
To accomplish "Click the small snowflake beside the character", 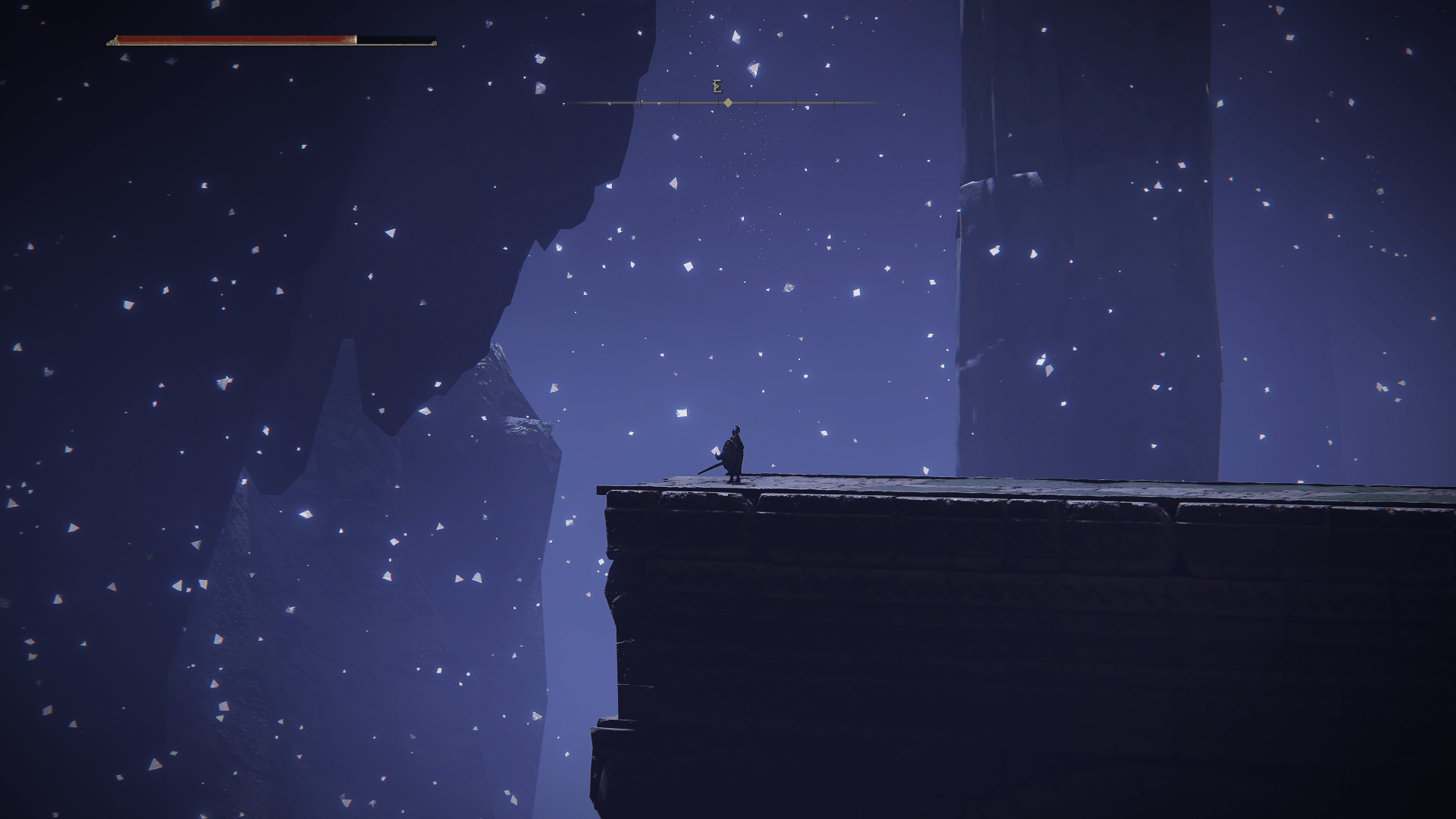I will [x=716, y=450].
